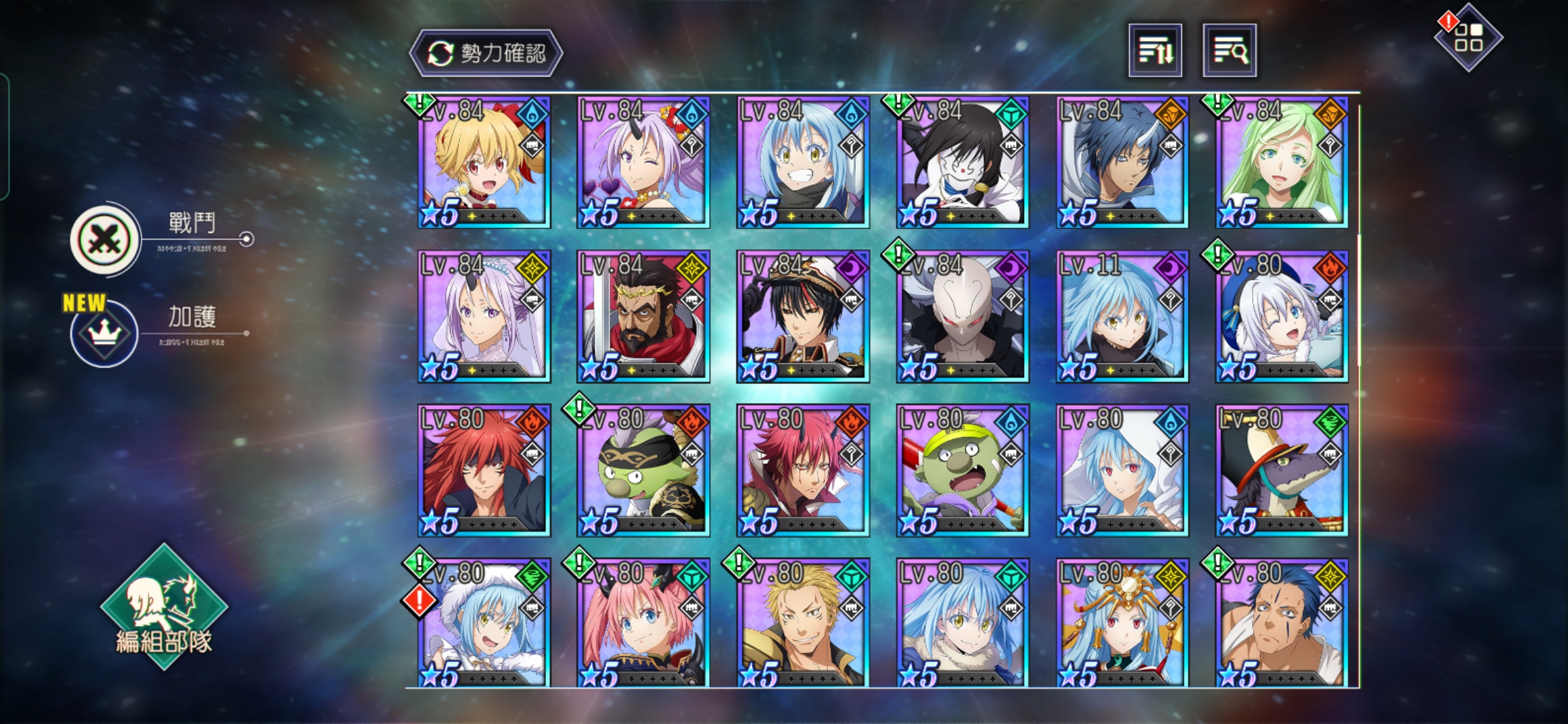Image resolution: width=1568 pixels, height=724 pixels.
Task: Open 編組部隊 team formation
Action: pyautogui.click(x=164, y=608)
